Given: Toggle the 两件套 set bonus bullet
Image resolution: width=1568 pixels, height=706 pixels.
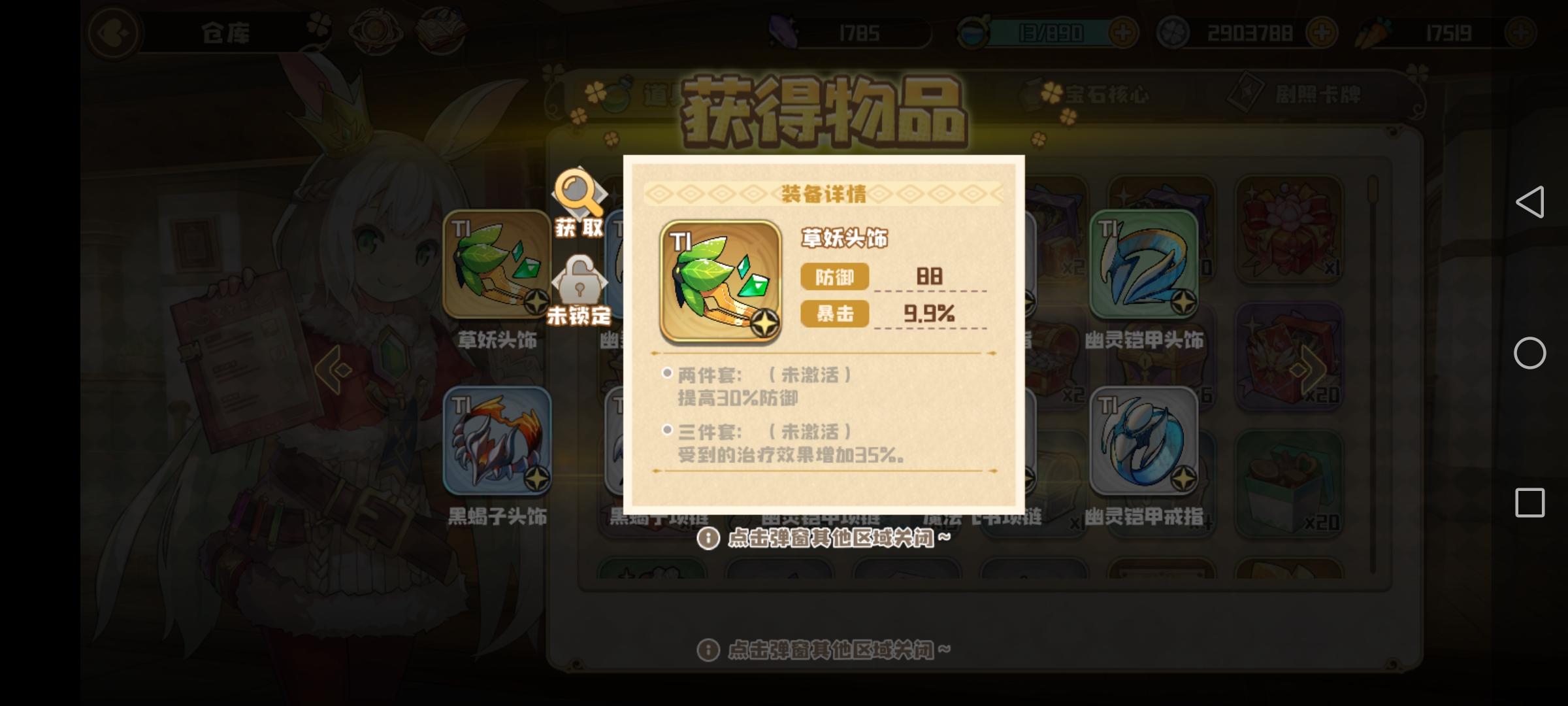Looking at the screenshot, I should tap(666, 373).
